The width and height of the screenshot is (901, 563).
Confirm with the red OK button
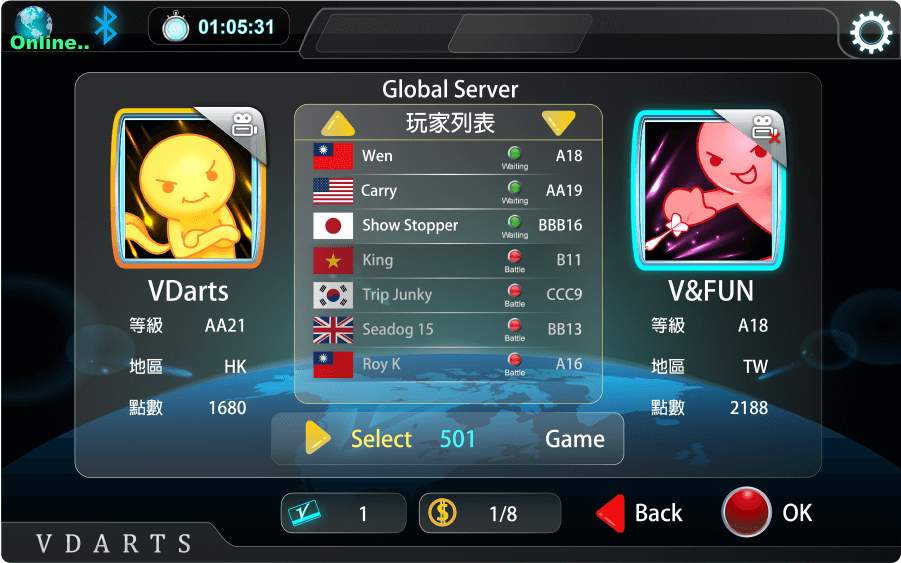coord(767,512)
